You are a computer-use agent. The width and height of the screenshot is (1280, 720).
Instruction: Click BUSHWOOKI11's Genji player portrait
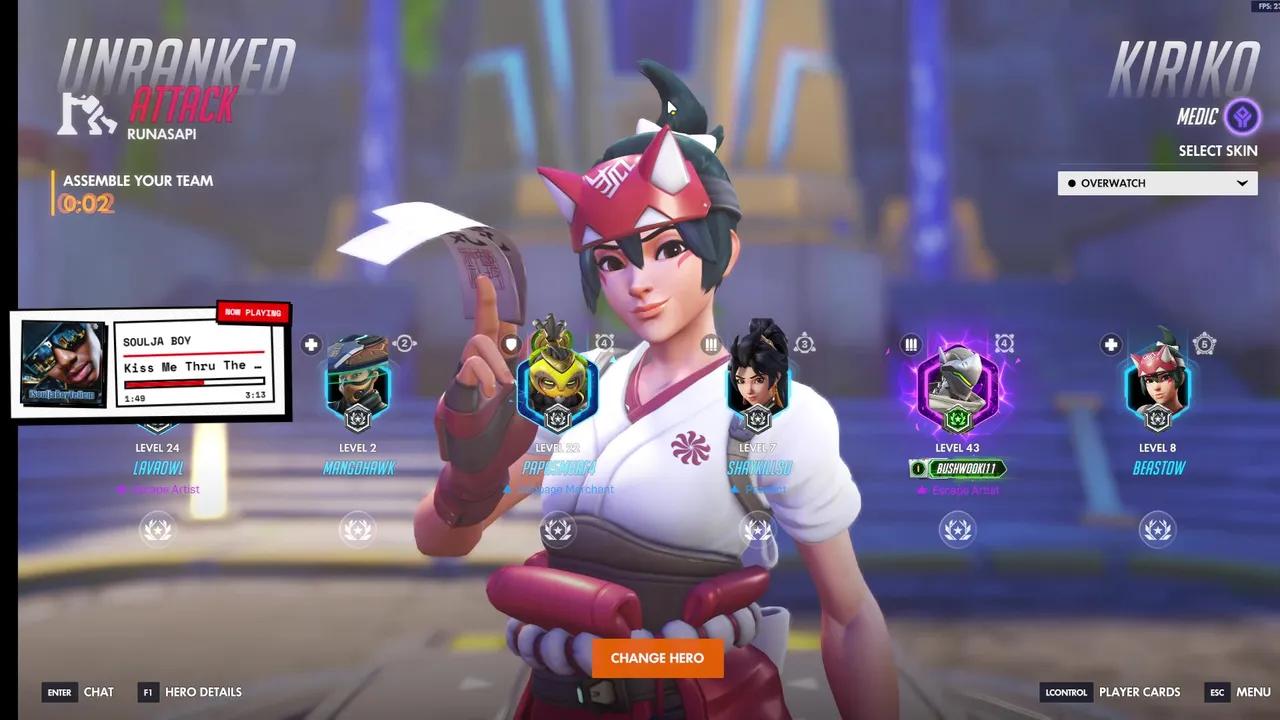pos(957,385)
